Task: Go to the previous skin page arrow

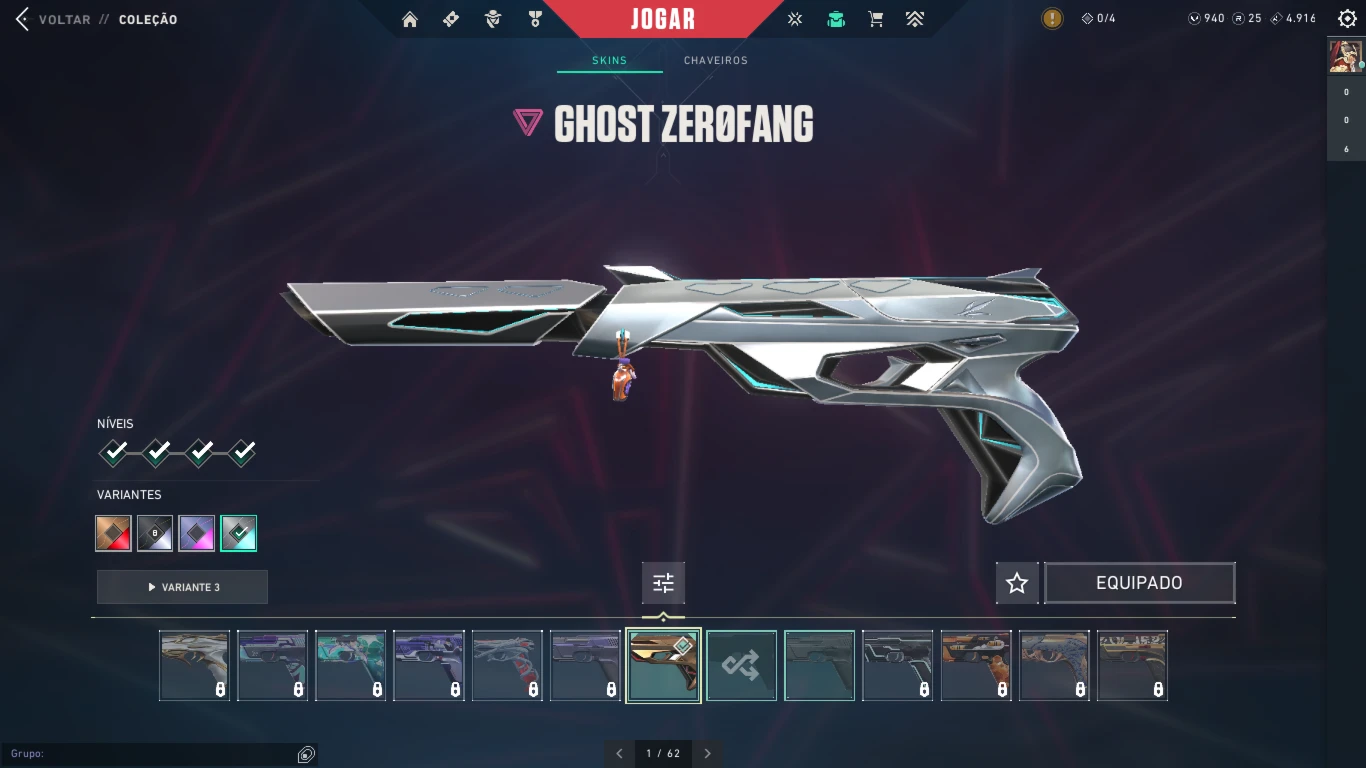Action: click(619, 753)
